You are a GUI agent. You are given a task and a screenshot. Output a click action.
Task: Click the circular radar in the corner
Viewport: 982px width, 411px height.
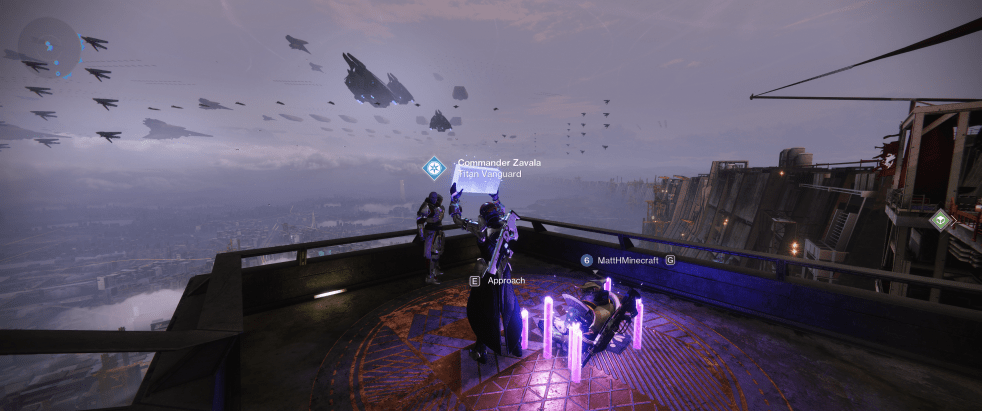49,49
